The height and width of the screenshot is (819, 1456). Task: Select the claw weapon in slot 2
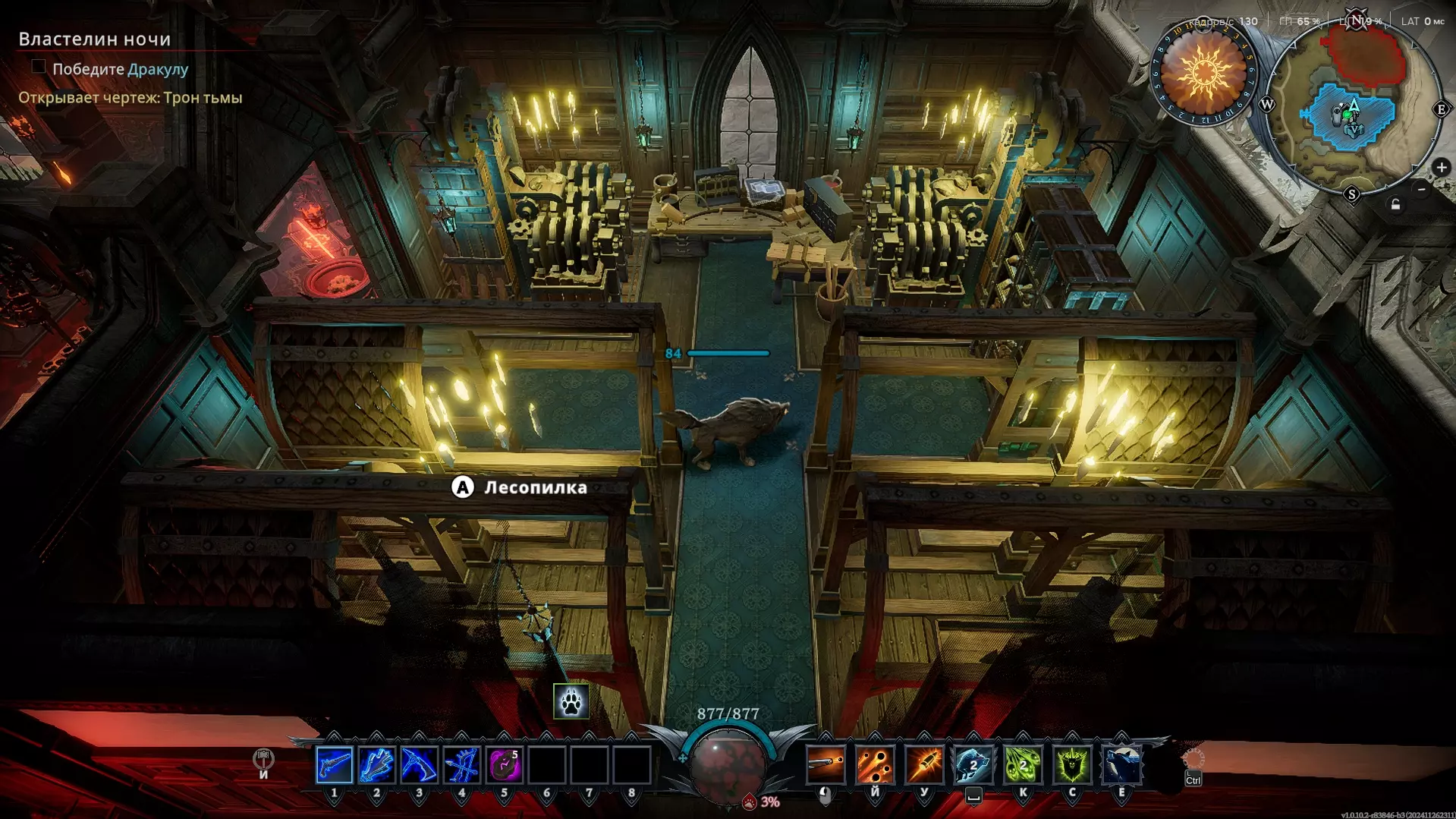(x=376, y=764)
